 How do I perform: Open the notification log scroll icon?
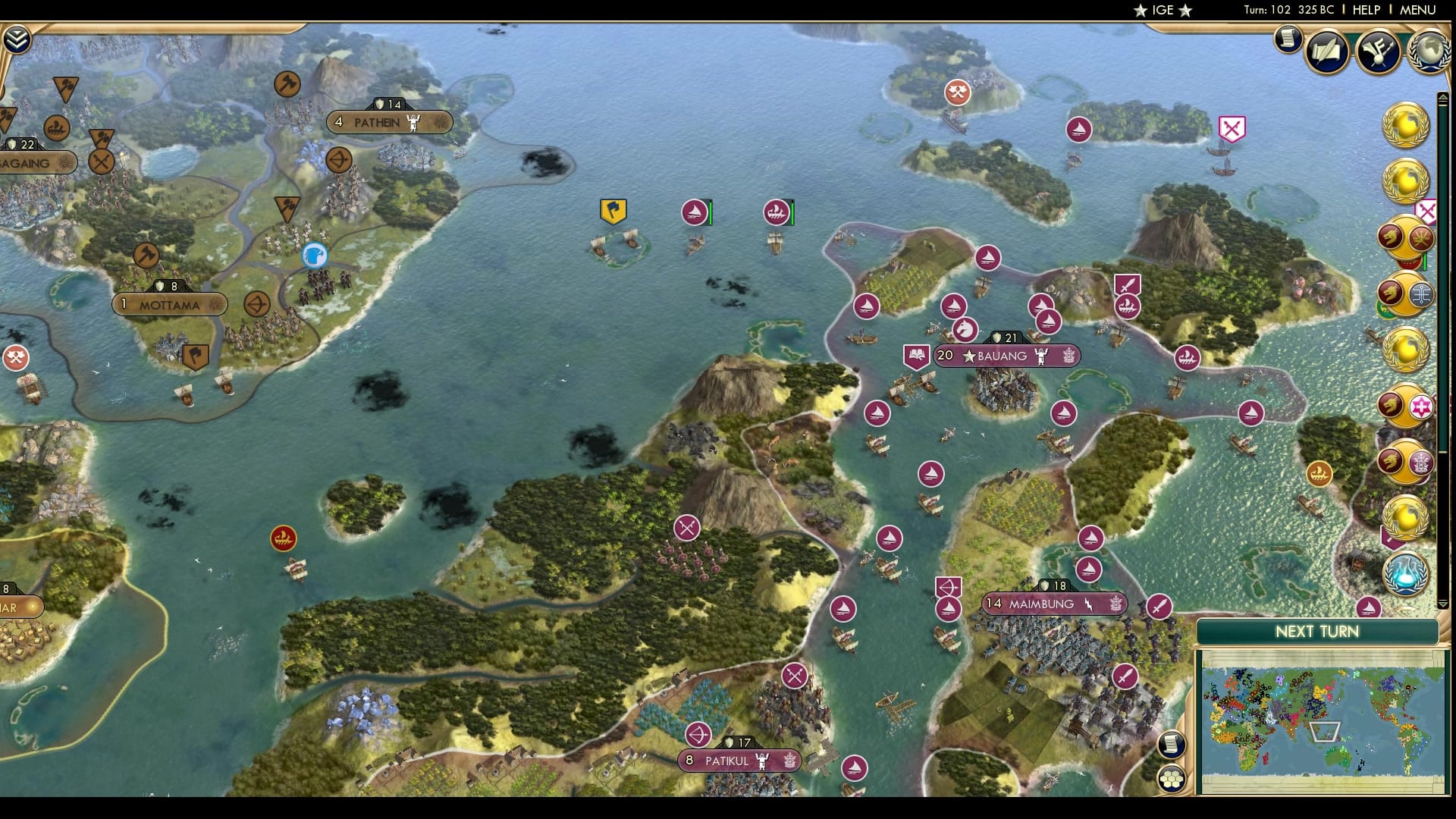(1288, 41)
